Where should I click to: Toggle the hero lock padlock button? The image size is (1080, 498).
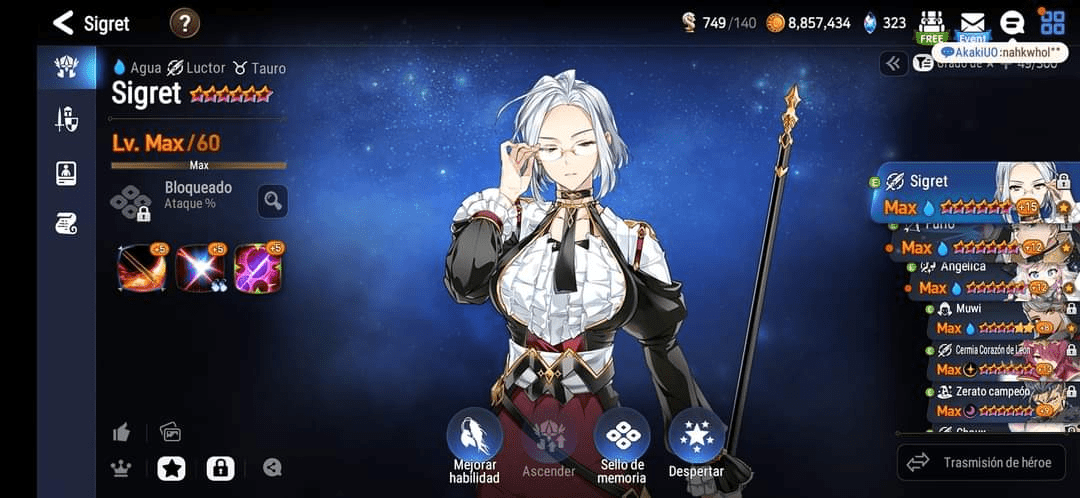pos(220,467)
